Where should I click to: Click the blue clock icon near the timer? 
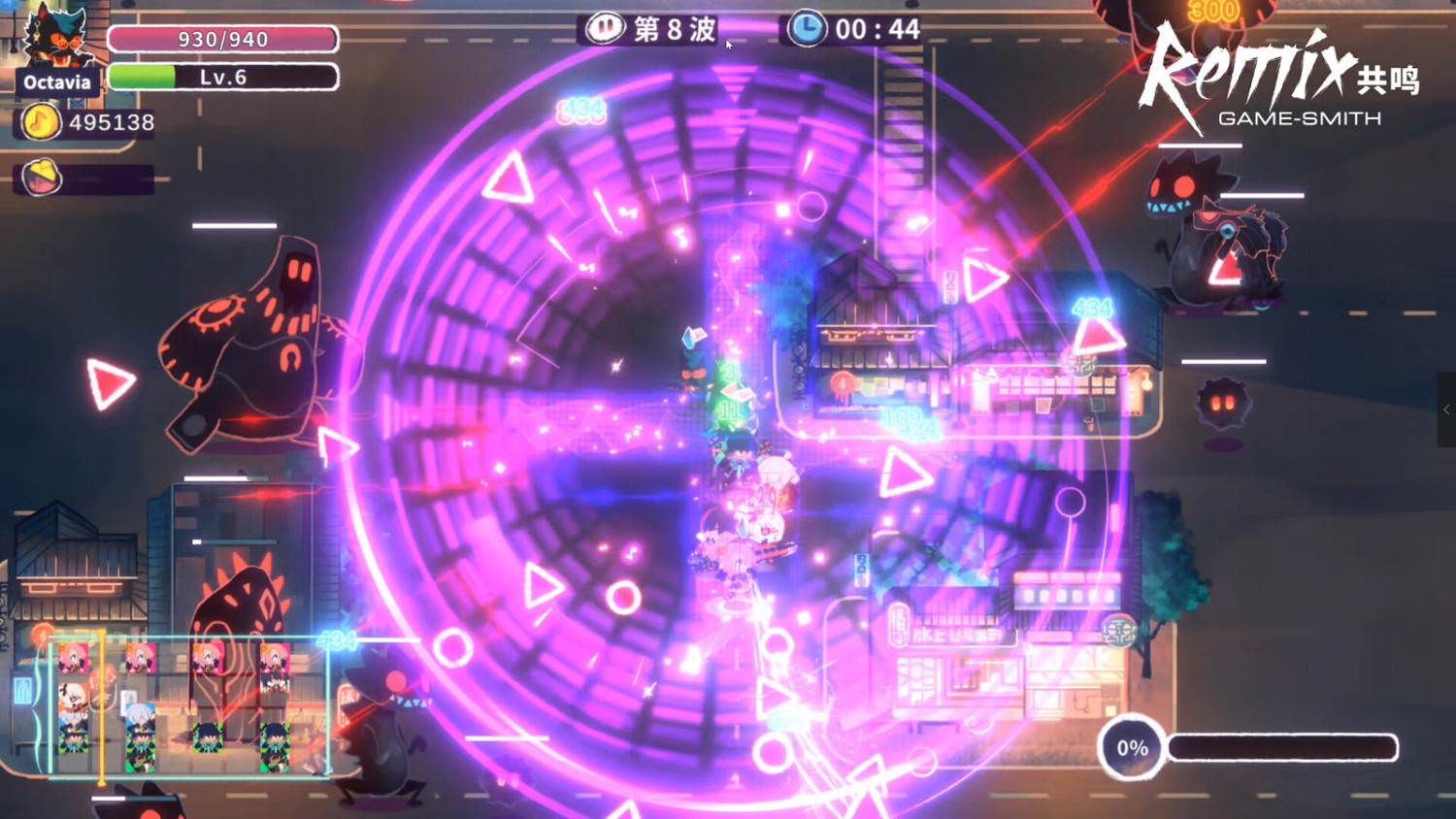pos(805,28)
